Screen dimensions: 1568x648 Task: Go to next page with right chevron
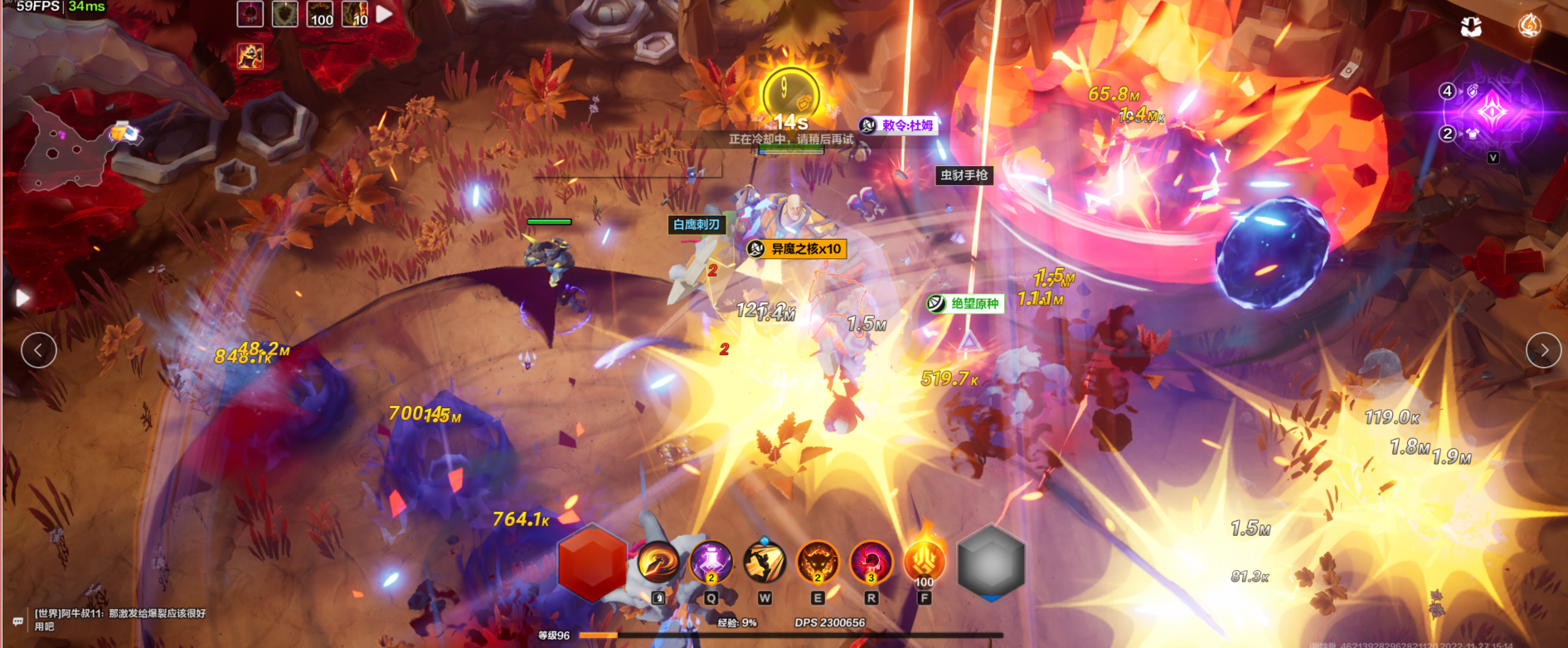click(x=1543, y=350)
